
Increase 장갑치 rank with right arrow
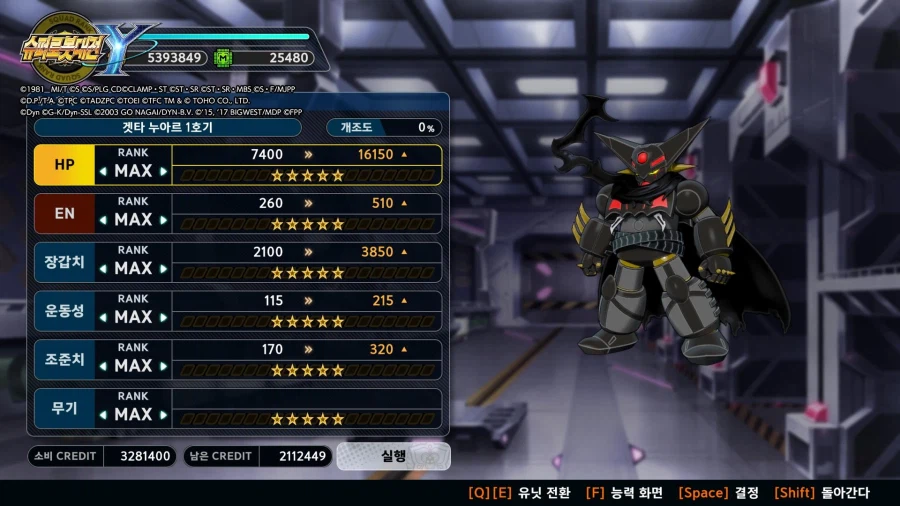point(163,270)
